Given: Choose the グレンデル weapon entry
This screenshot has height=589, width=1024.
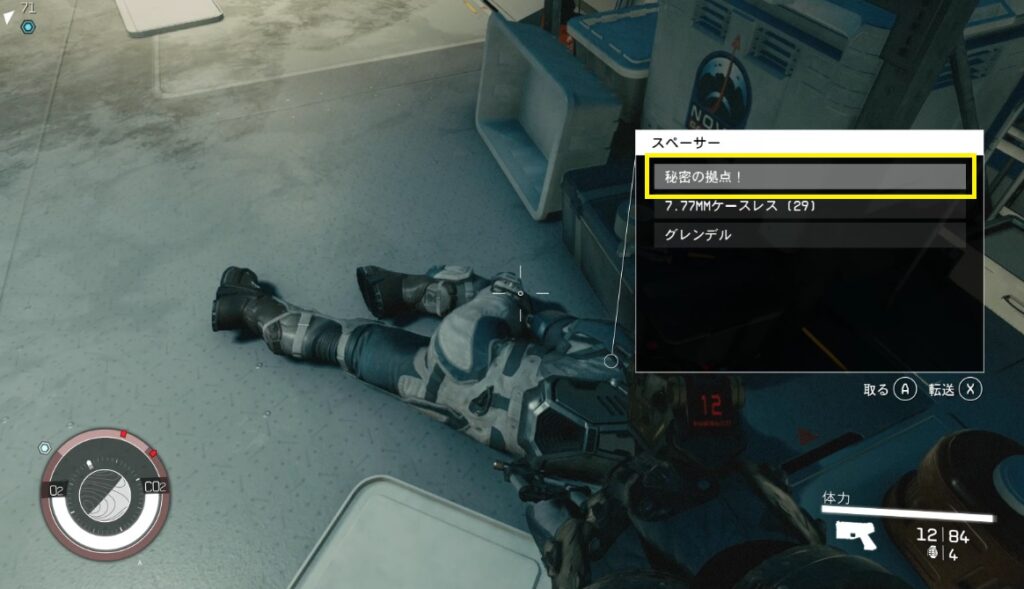Looking at the screenshot, I should tap(808, 236).
